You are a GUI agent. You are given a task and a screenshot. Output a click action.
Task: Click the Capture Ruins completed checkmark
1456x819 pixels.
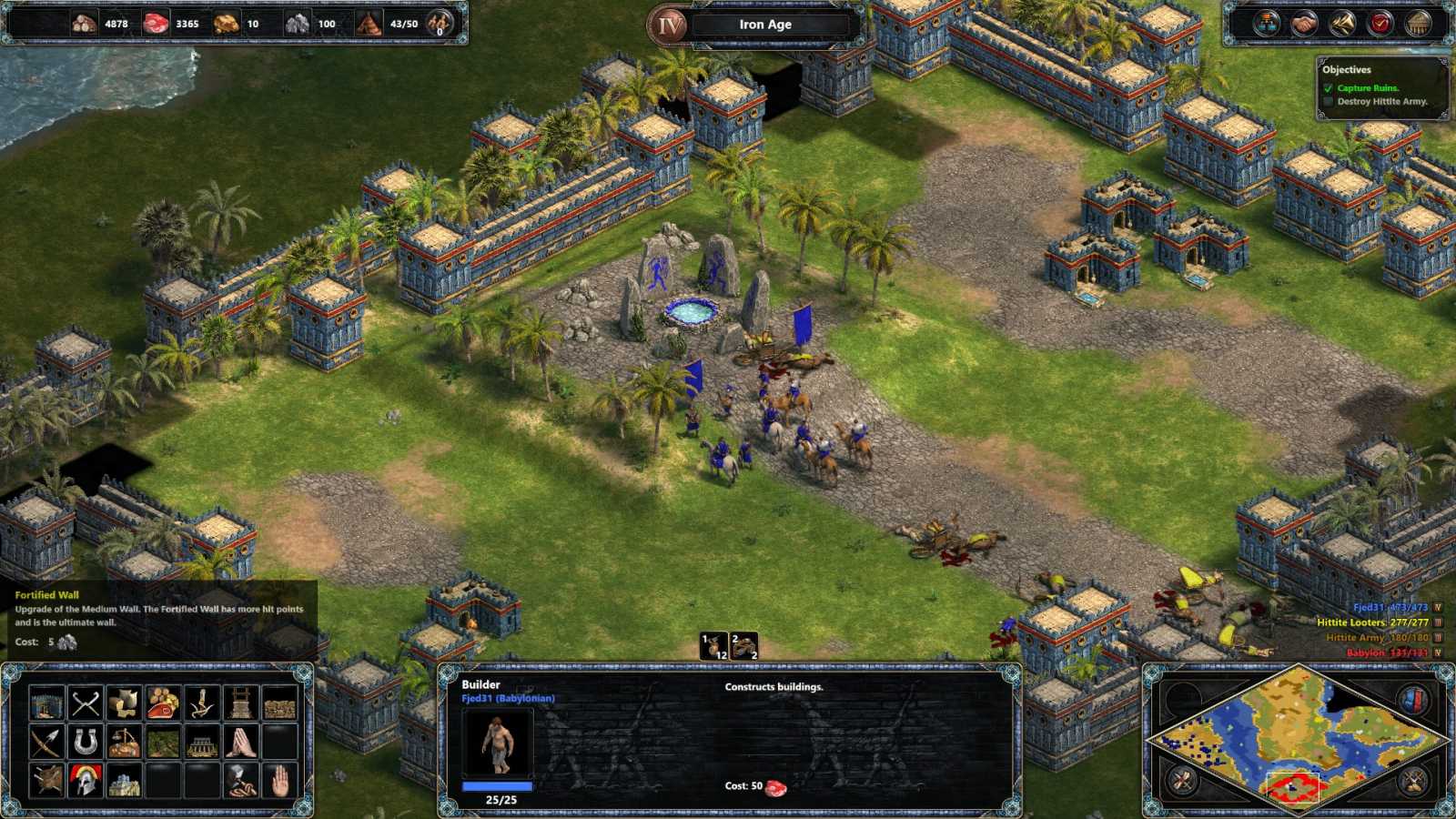pyautogui.click(x=1327, y=87)
